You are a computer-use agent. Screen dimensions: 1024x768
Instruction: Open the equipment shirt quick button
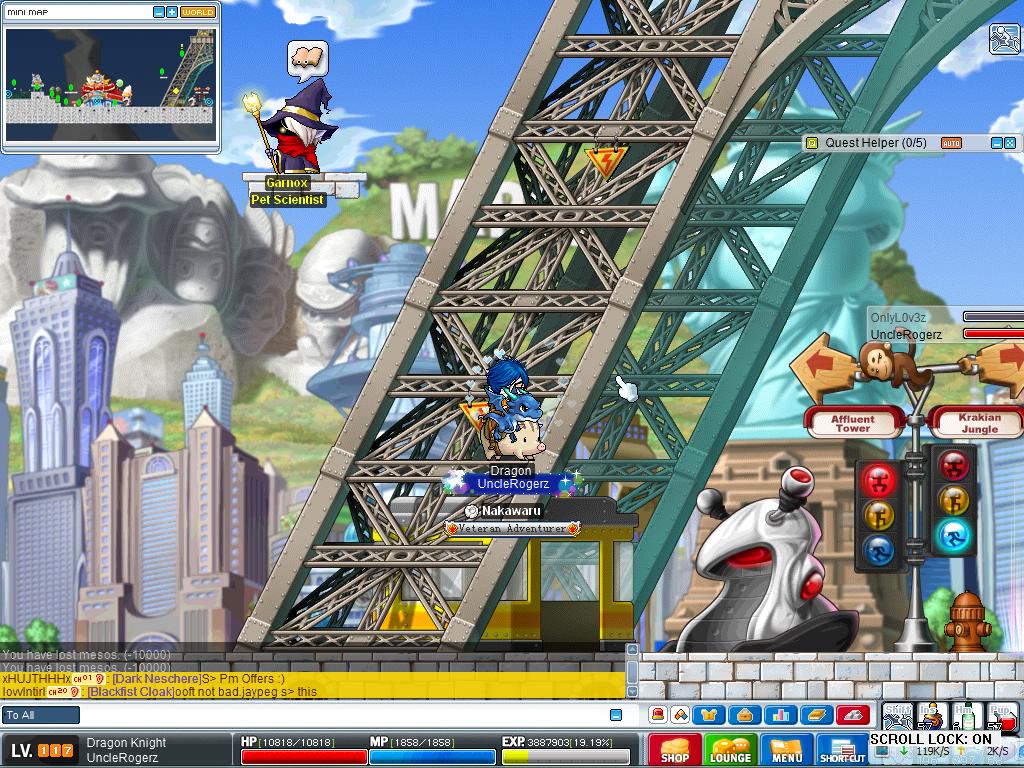point(711,715)
